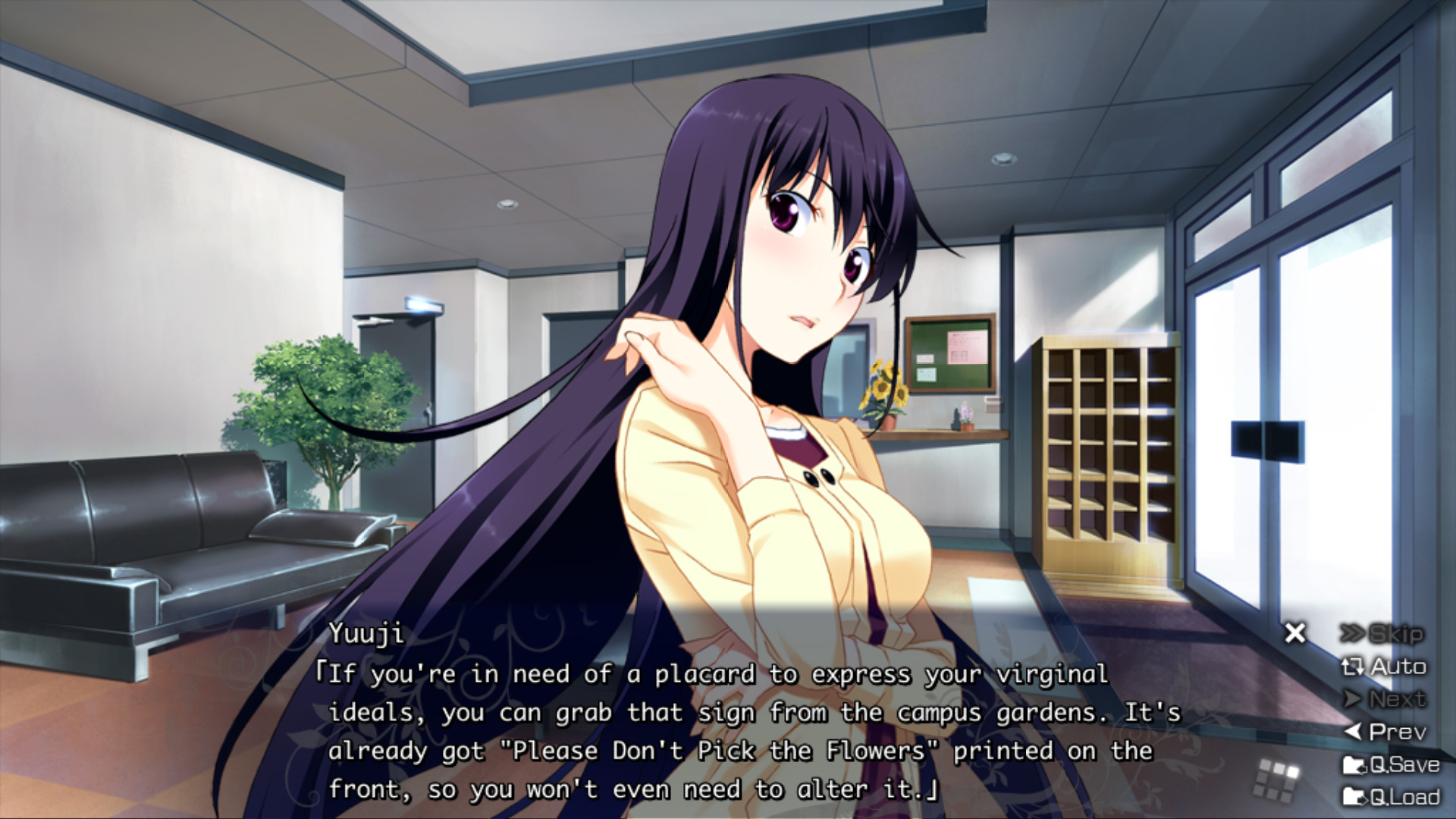Toggle Auto mode for dialogue
The height and width of the screenshot is (819, 1456).
[x=1384, y=667]
